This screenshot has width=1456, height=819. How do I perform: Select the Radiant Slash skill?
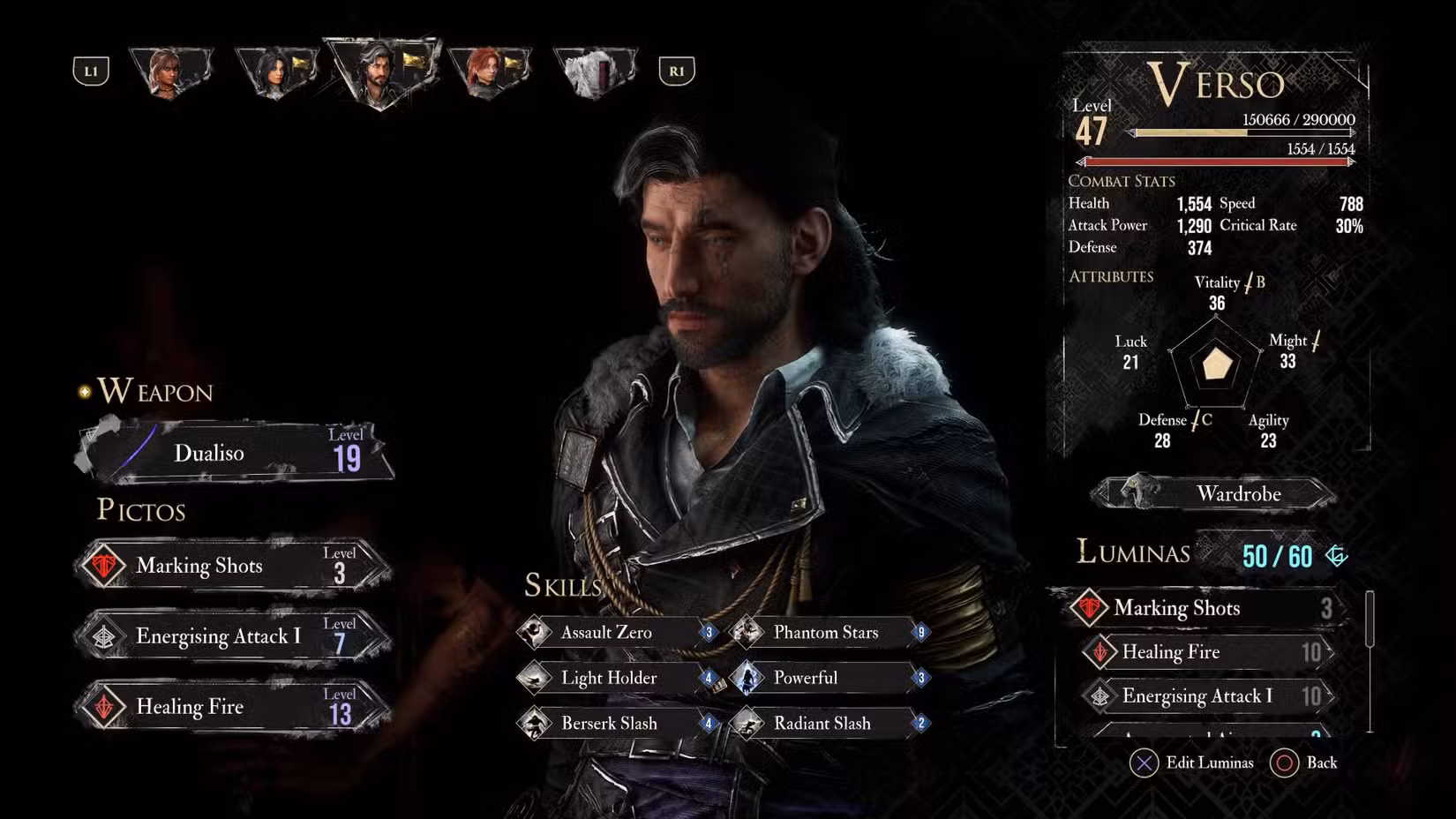(830, 724)
